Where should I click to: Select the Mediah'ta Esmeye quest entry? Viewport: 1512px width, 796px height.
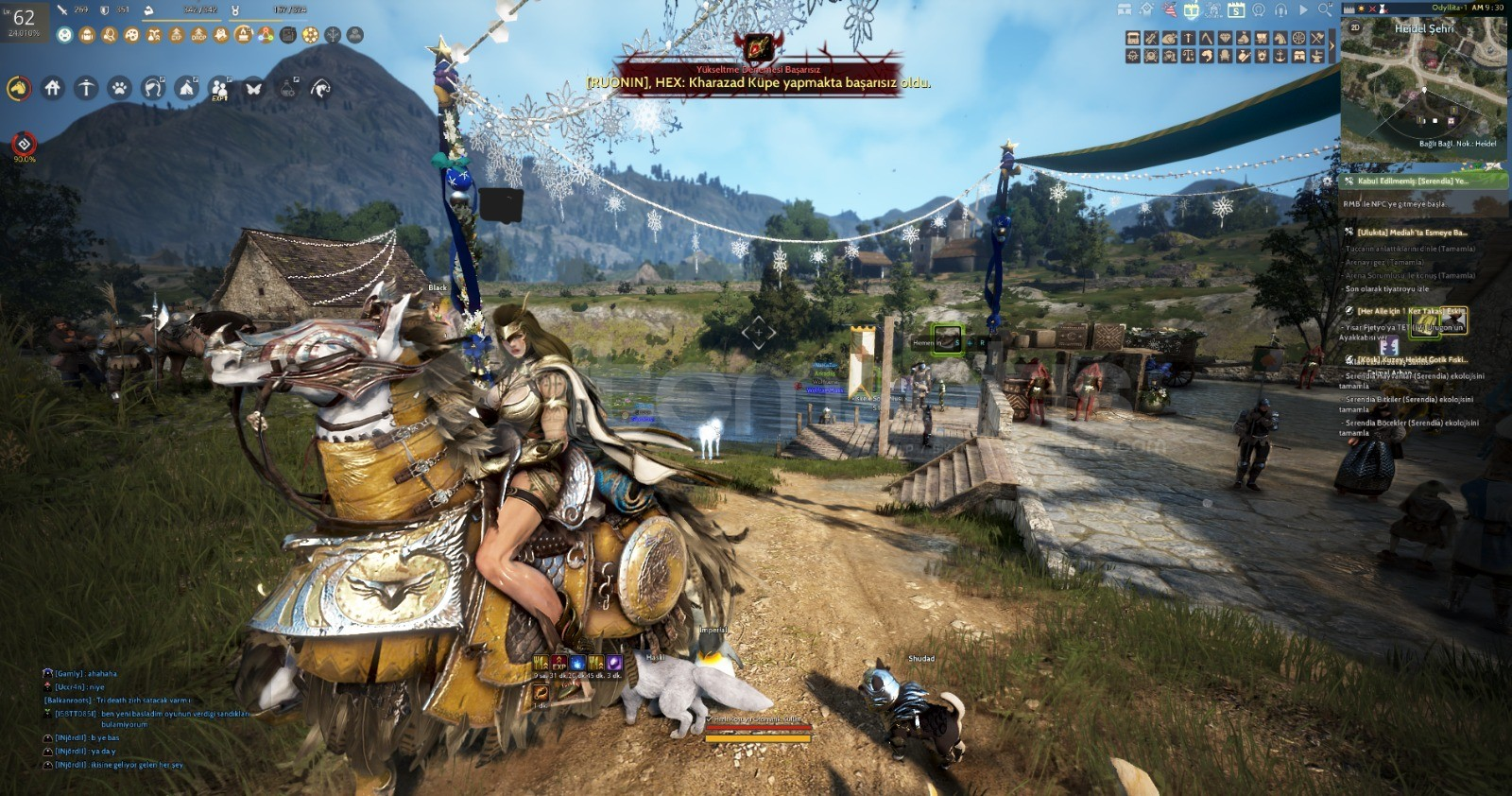tap(1412, 233)
